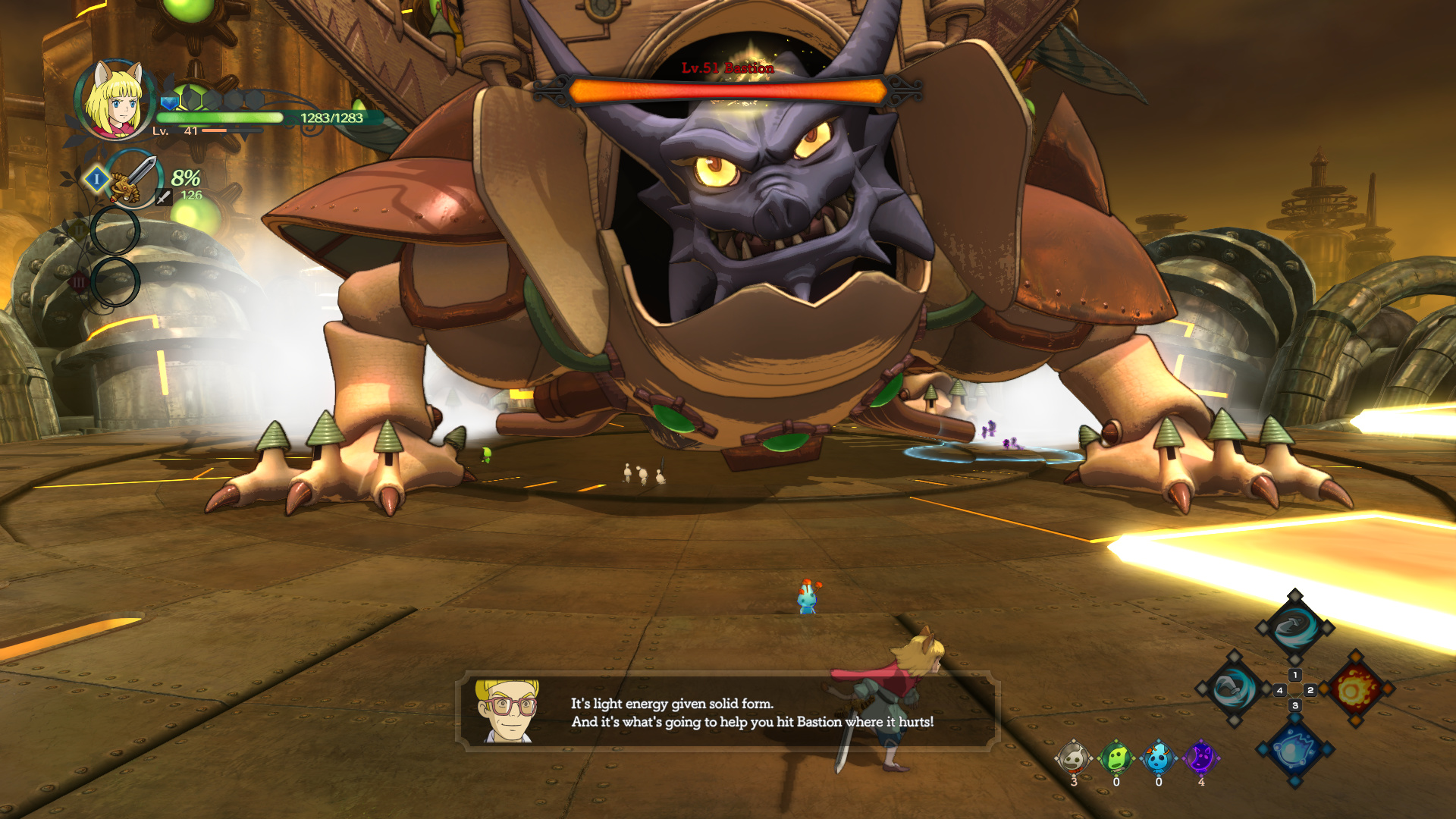Select the equipped sword in weapon slot I
This screenshot has height=819, width=1456.
(x=134, y=179)
